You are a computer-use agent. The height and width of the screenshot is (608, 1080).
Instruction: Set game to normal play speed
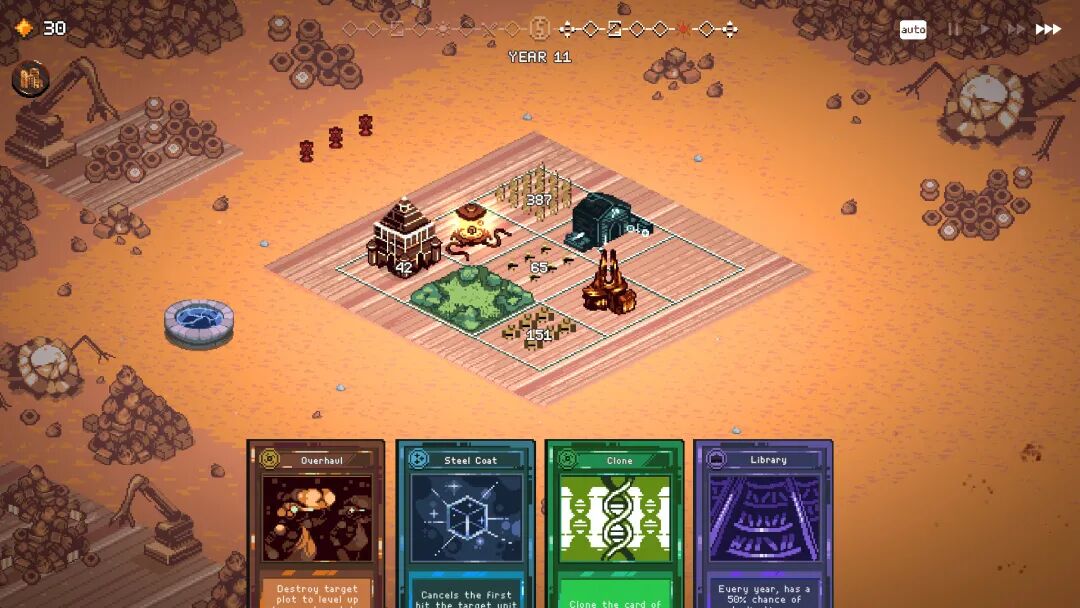(984, 30)
